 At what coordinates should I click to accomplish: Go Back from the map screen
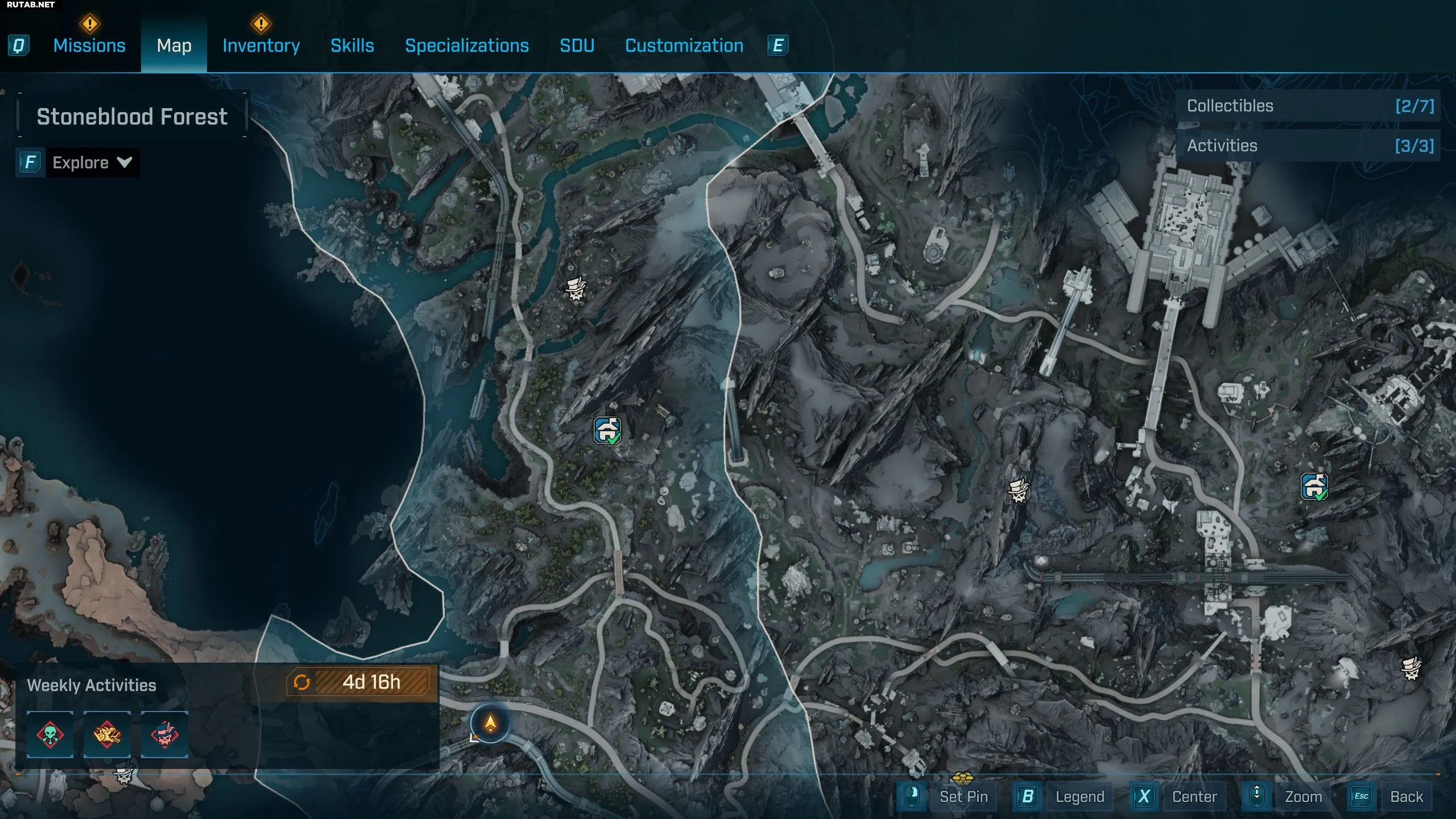coord(1406,797)
